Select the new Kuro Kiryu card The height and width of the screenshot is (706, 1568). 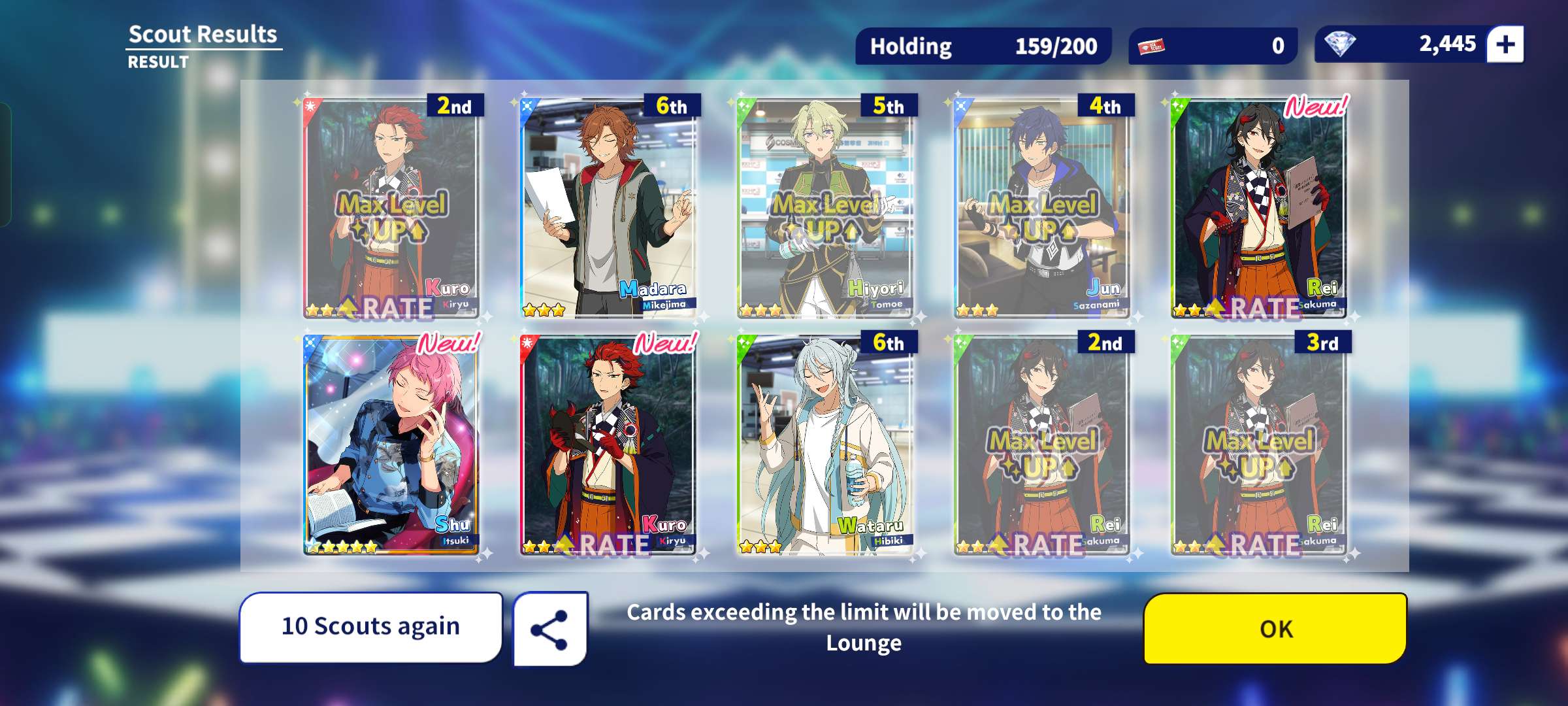[608, 445]
